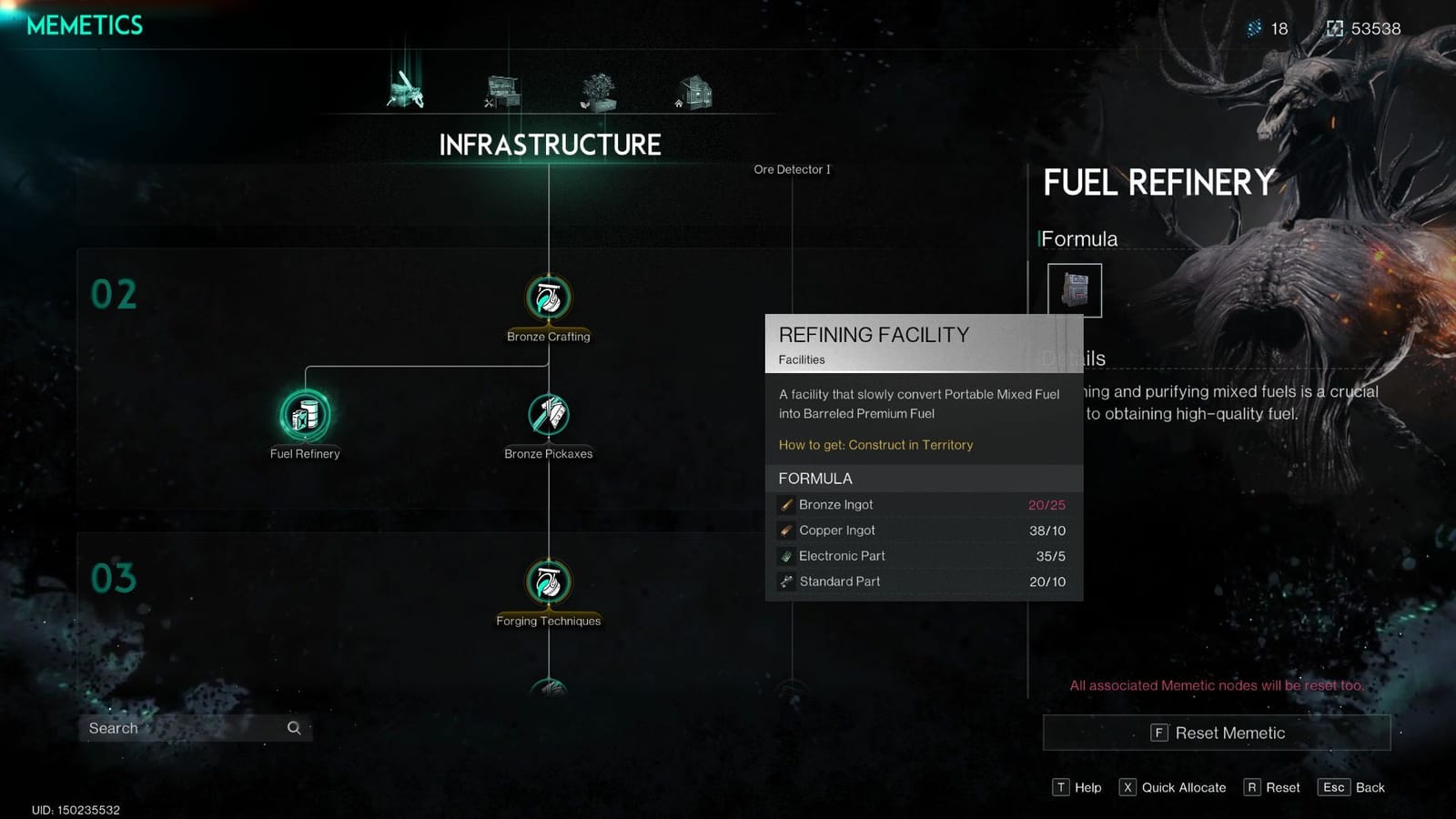Click Quick Allocate in the bottom bar

(x=1173, y=787)
